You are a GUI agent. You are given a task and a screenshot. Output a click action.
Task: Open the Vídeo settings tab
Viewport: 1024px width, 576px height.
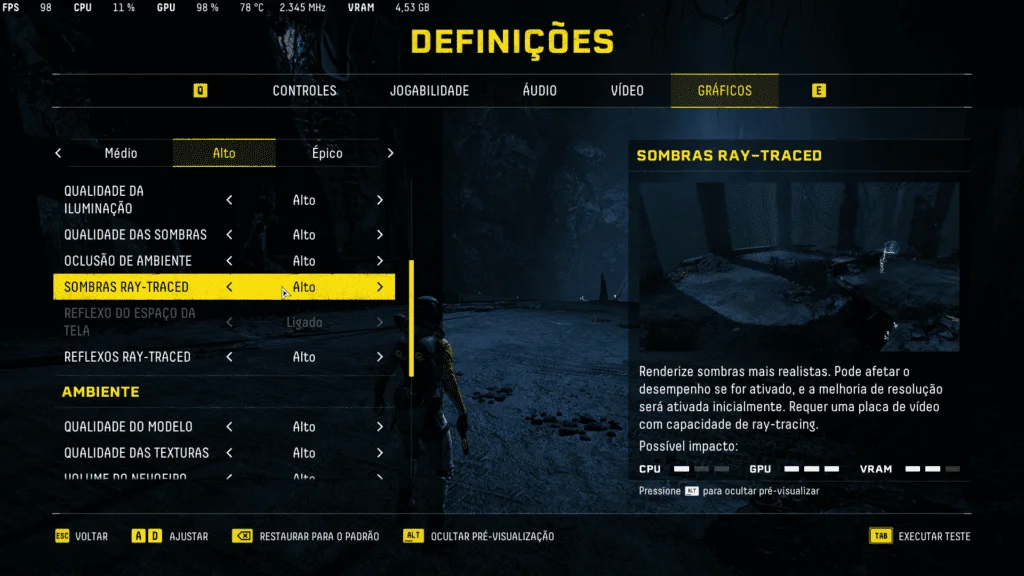pos(627,91)
